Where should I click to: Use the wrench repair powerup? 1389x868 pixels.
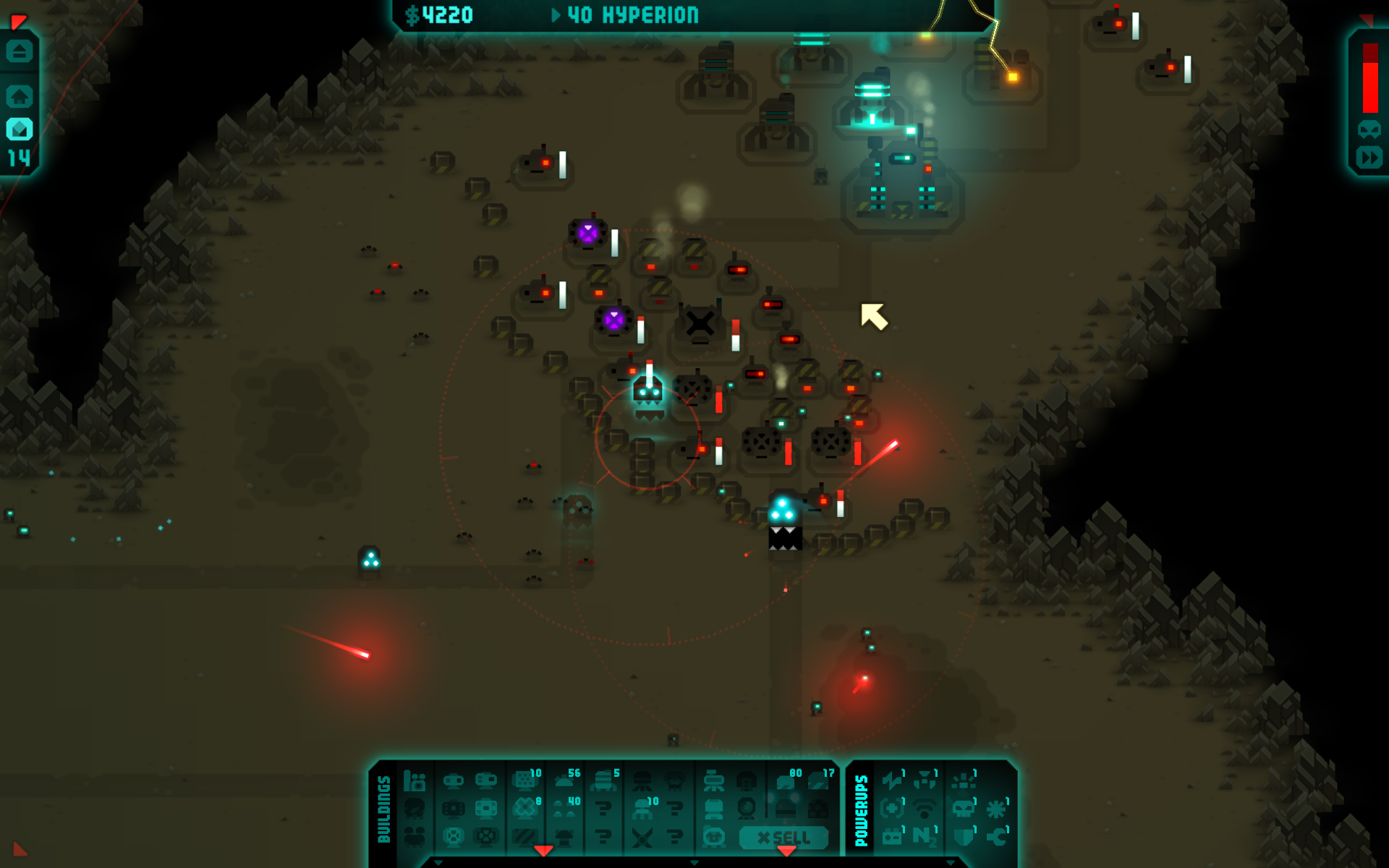click(998, 836)
